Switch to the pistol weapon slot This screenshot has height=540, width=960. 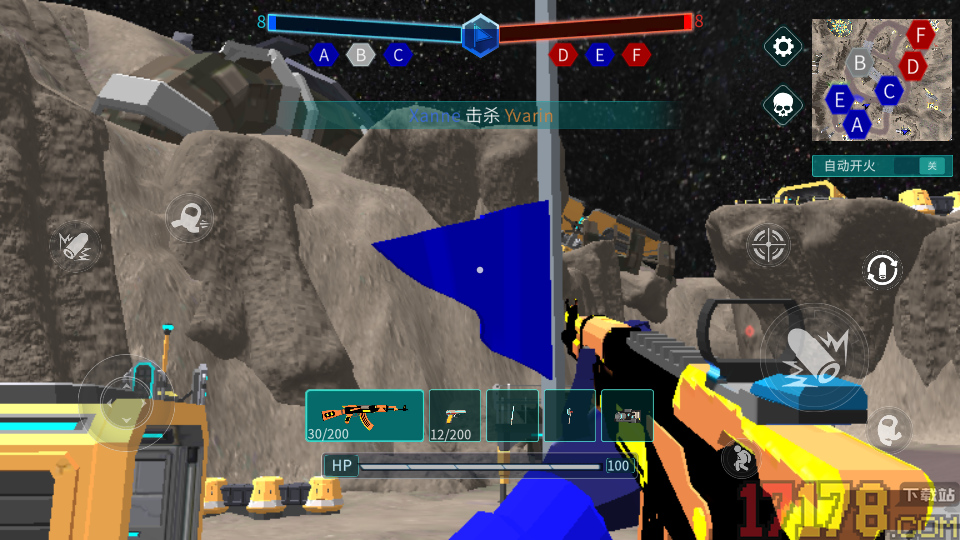tap(455, 415)
